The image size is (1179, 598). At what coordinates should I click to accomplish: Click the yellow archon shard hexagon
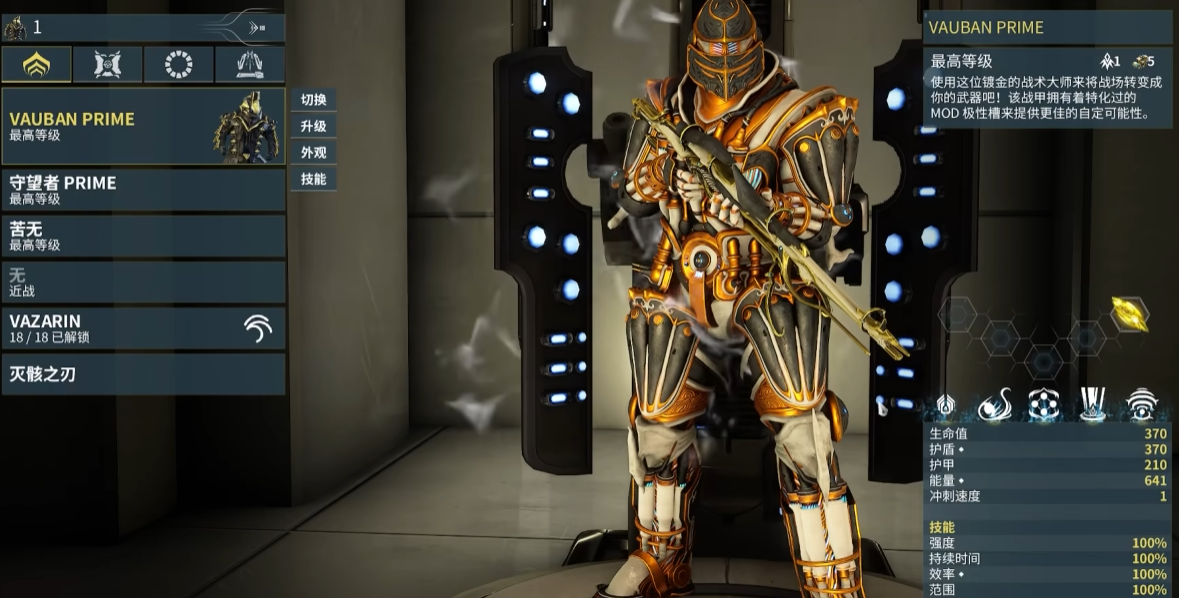click(1130, 314)
